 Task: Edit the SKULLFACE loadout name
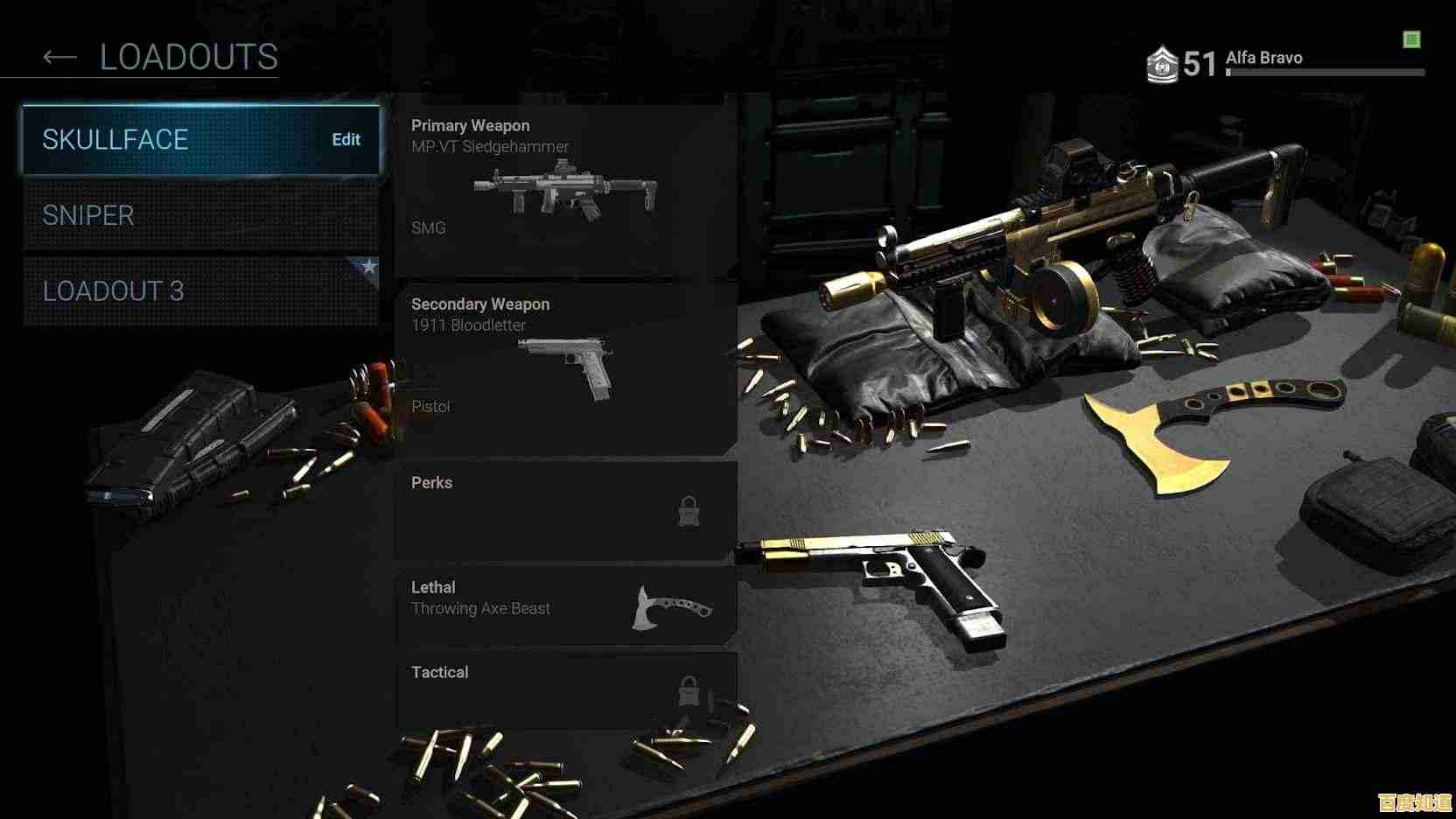coord(346,140)
